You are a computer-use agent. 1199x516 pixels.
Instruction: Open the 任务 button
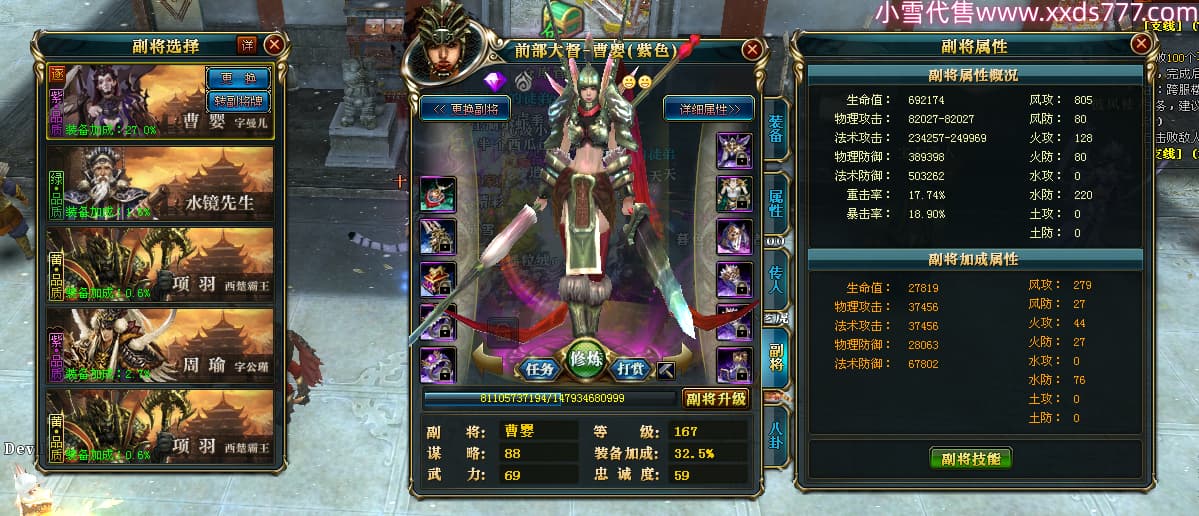pos(540,367)
